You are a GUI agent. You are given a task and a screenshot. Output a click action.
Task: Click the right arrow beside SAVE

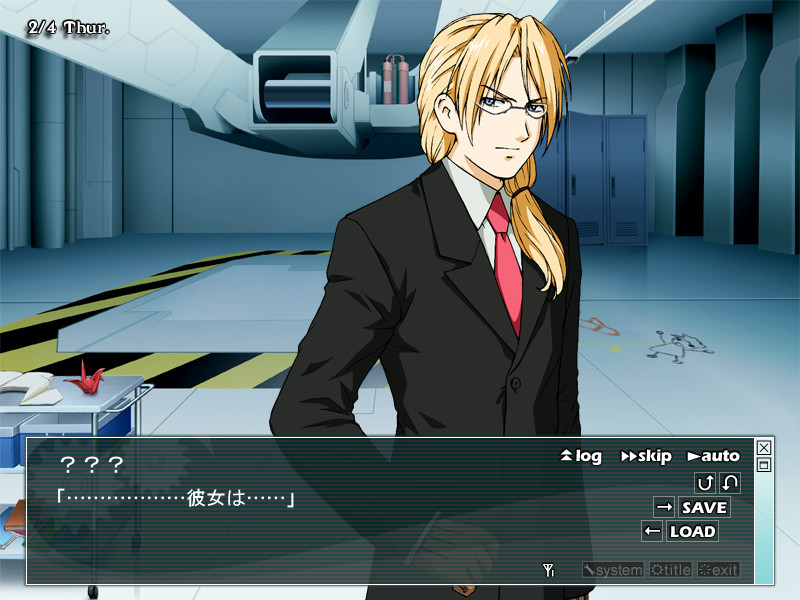(664, 507)
